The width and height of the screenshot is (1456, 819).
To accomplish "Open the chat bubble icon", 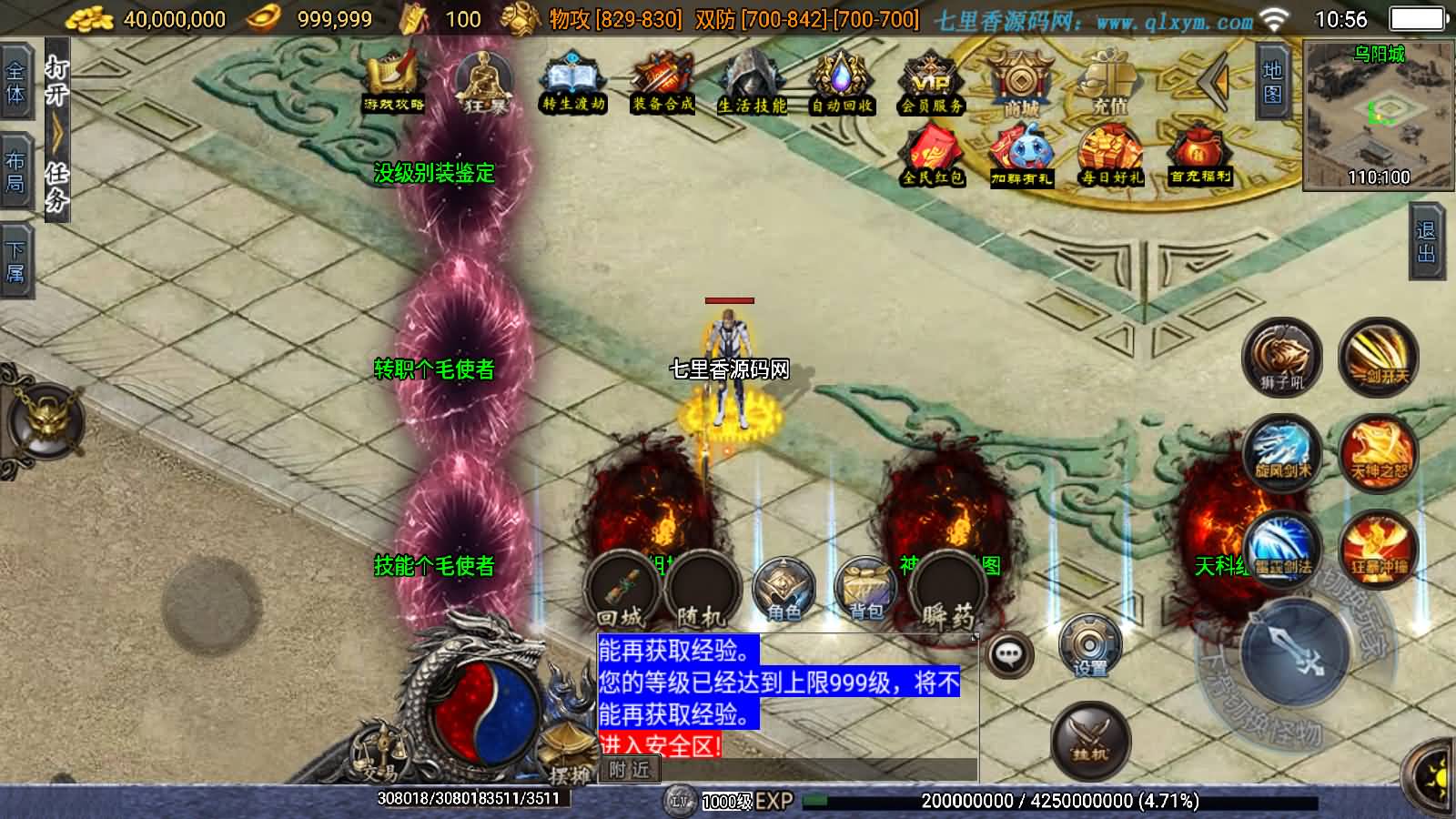I will click(1008, 653).
